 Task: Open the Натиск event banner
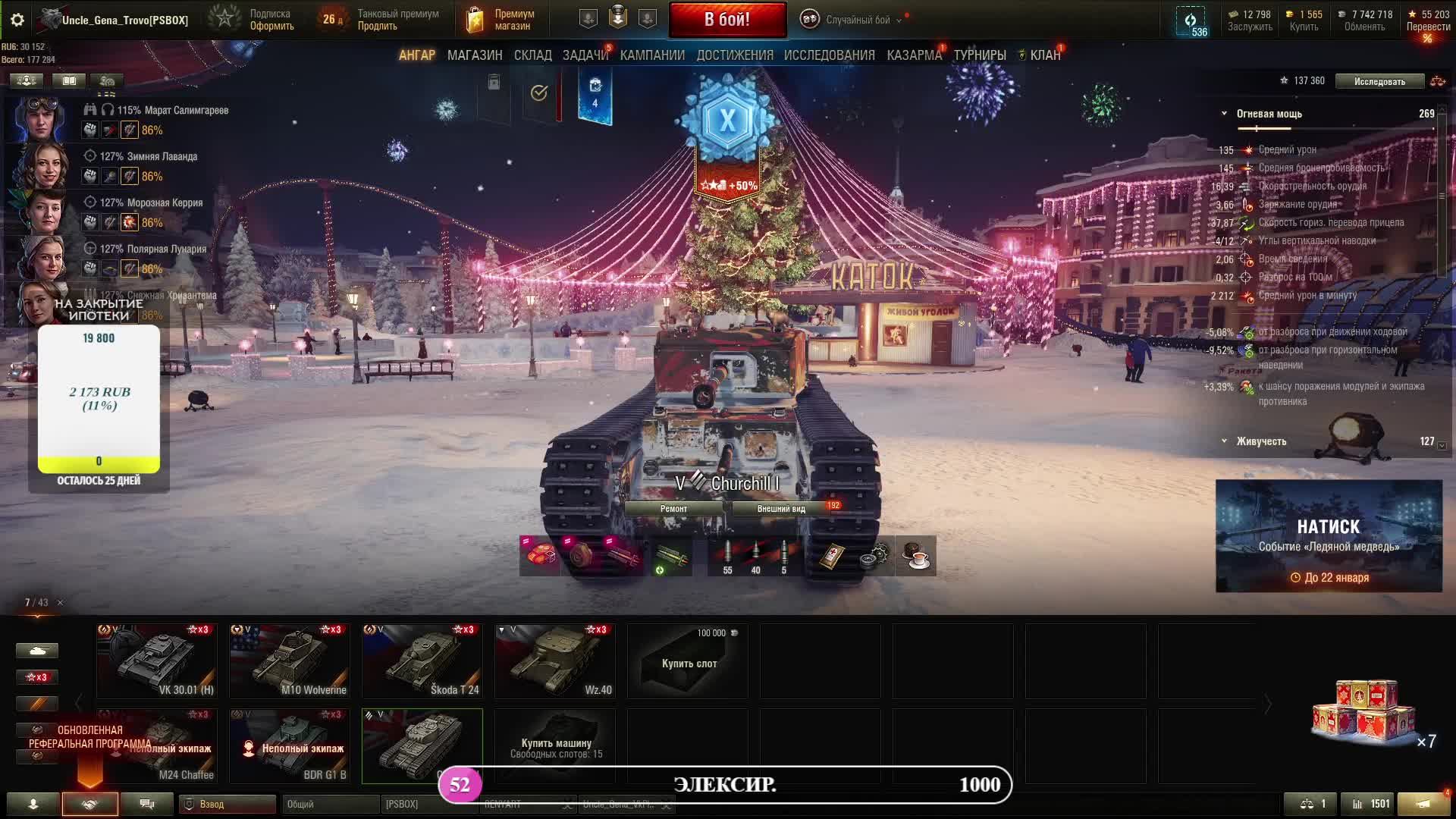point(1329,535)
